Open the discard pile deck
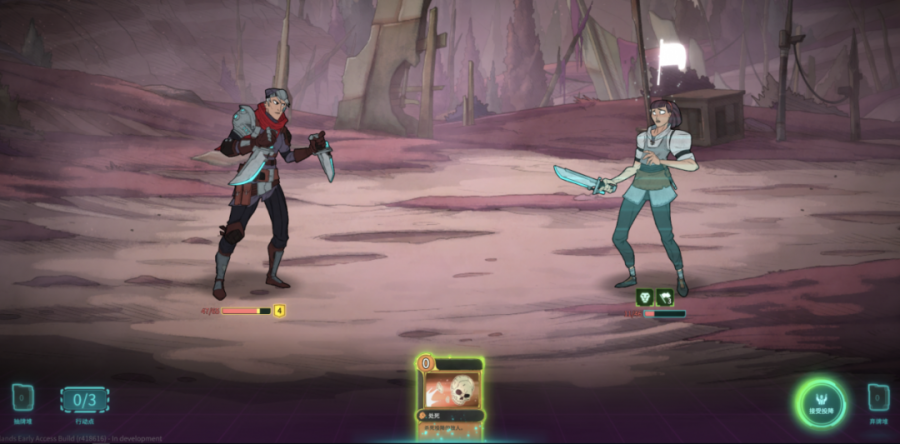This screenshot has width=900, height=444. (878, 398)
